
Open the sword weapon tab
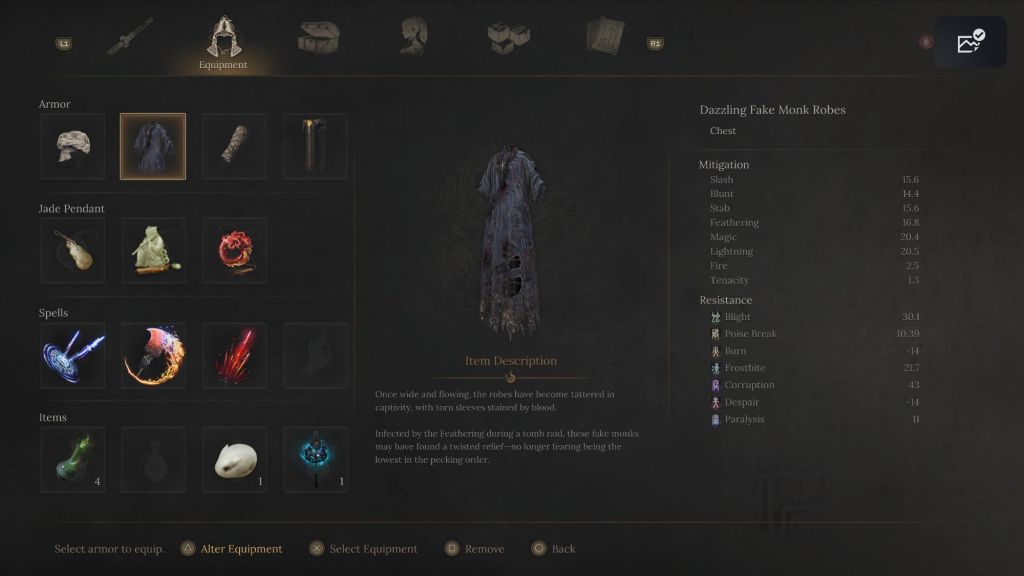pyautogui.click(x=132, y=38)
